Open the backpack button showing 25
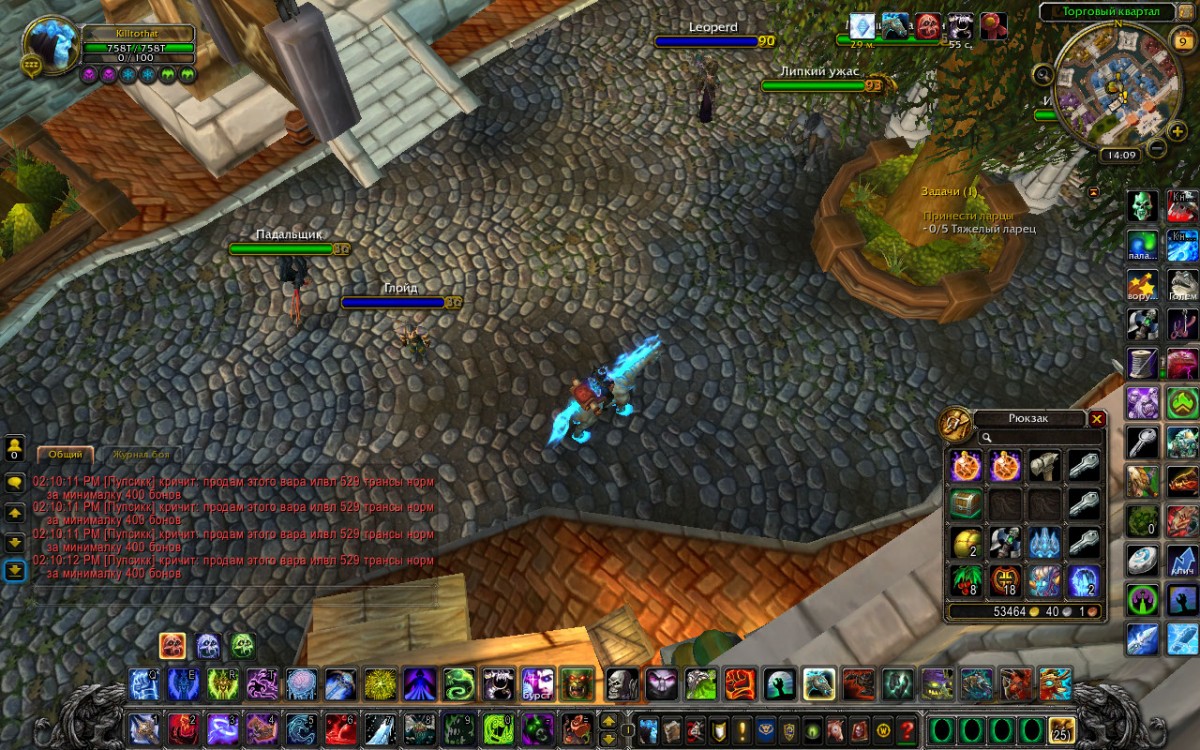Image resolution: width=1200 pixels, height=750 pixels. click(x=1061, y=728)
